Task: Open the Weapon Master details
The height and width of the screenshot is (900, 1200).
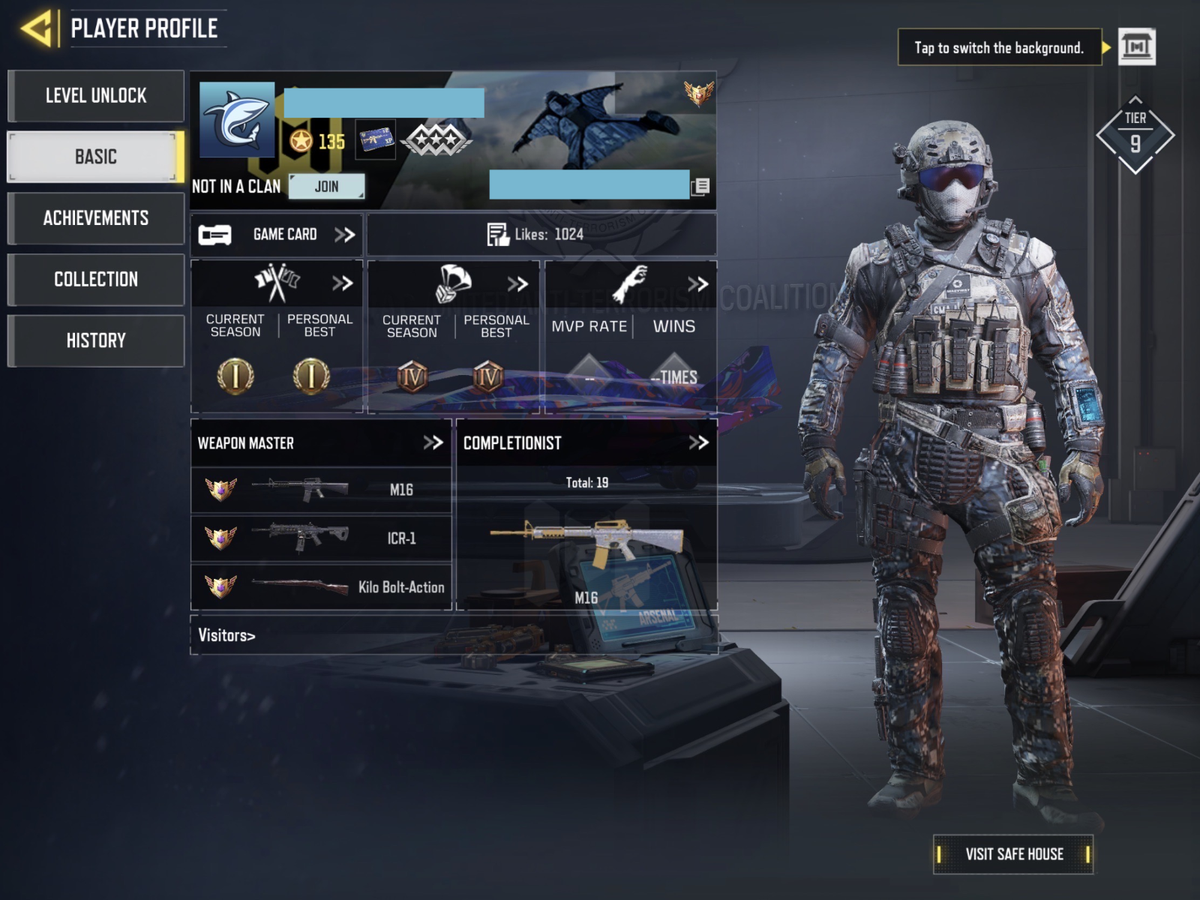Action: click(x=320, y=443)
